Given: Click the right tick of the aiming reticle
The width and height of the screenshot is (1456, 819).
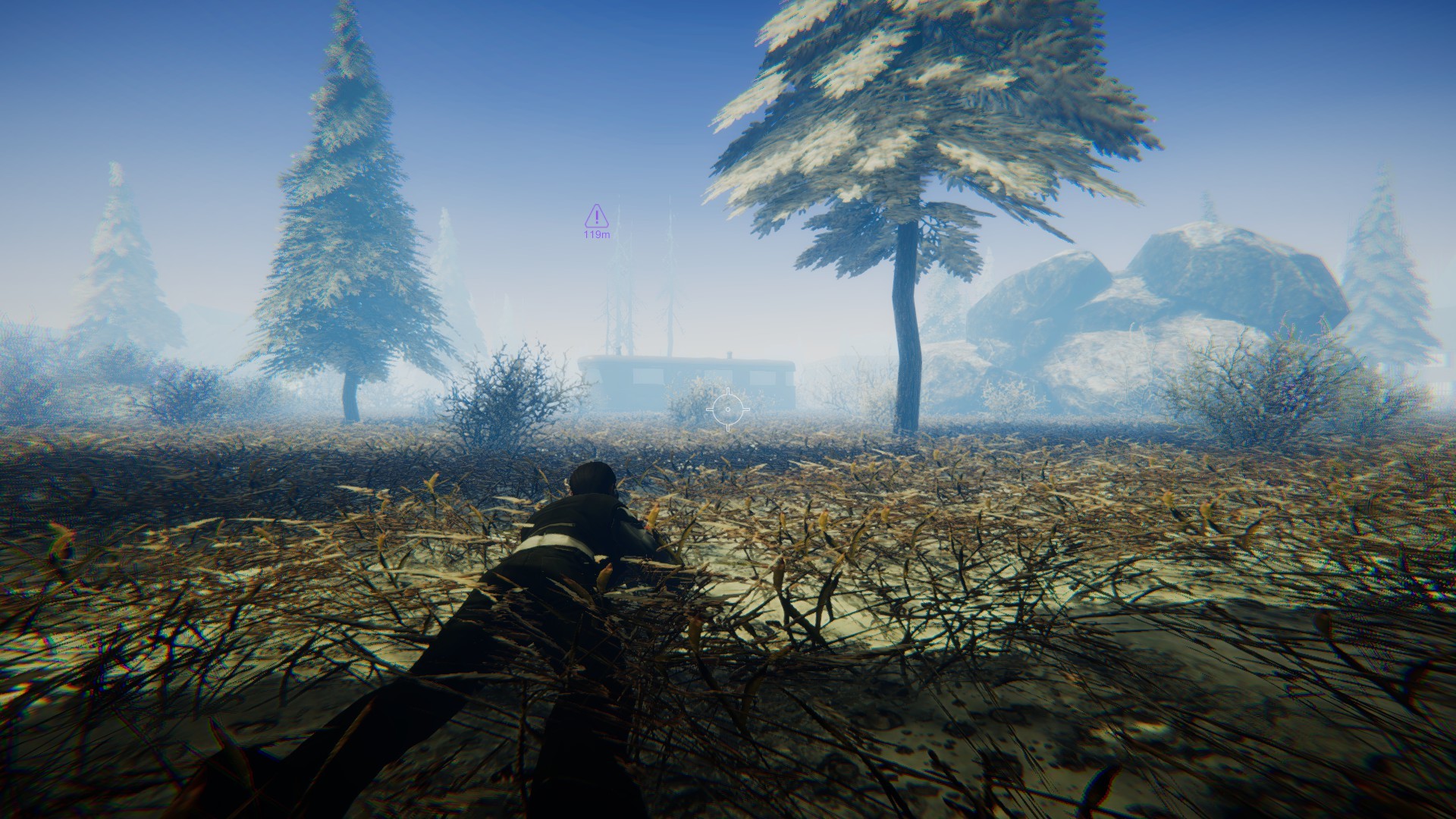Looking at the screenshot, I should [x=746, y=409].
